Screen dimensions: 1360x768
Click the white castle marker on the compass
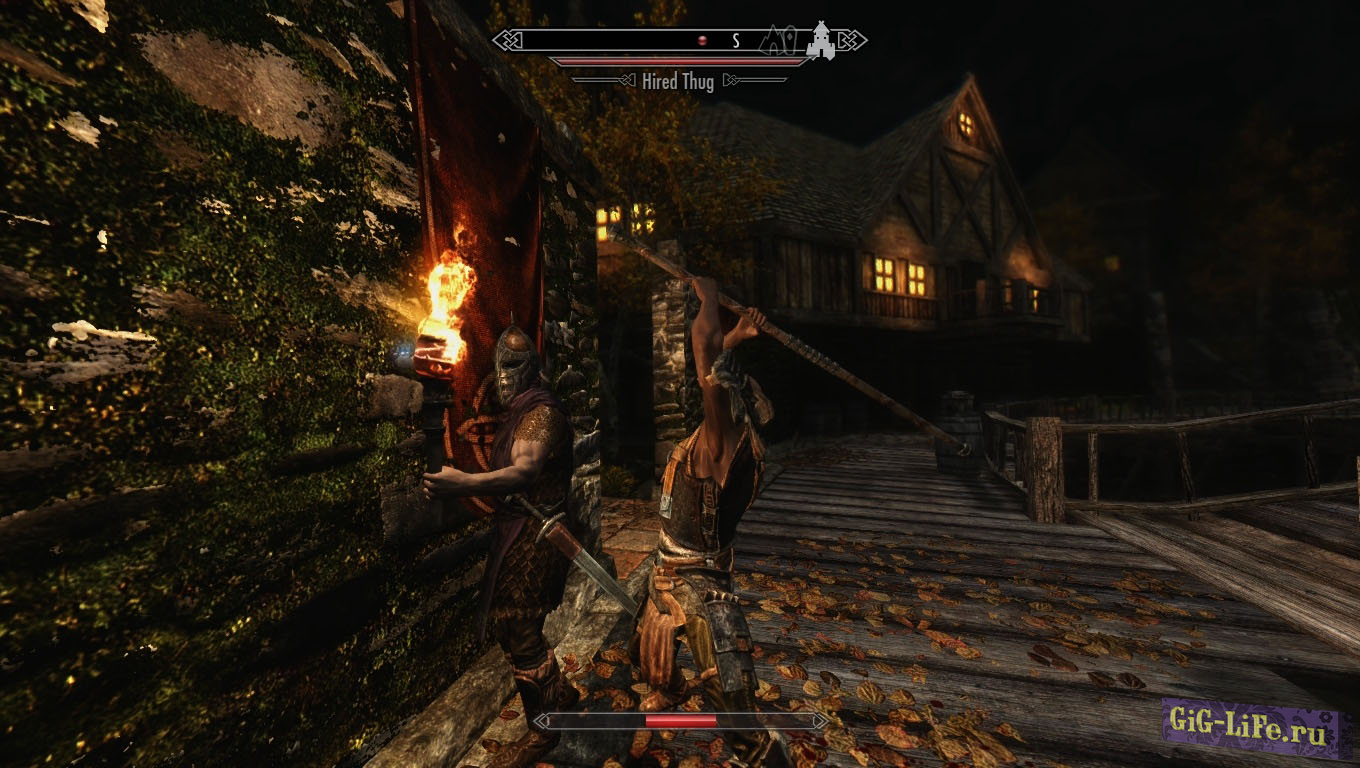[x=822, y=41]
